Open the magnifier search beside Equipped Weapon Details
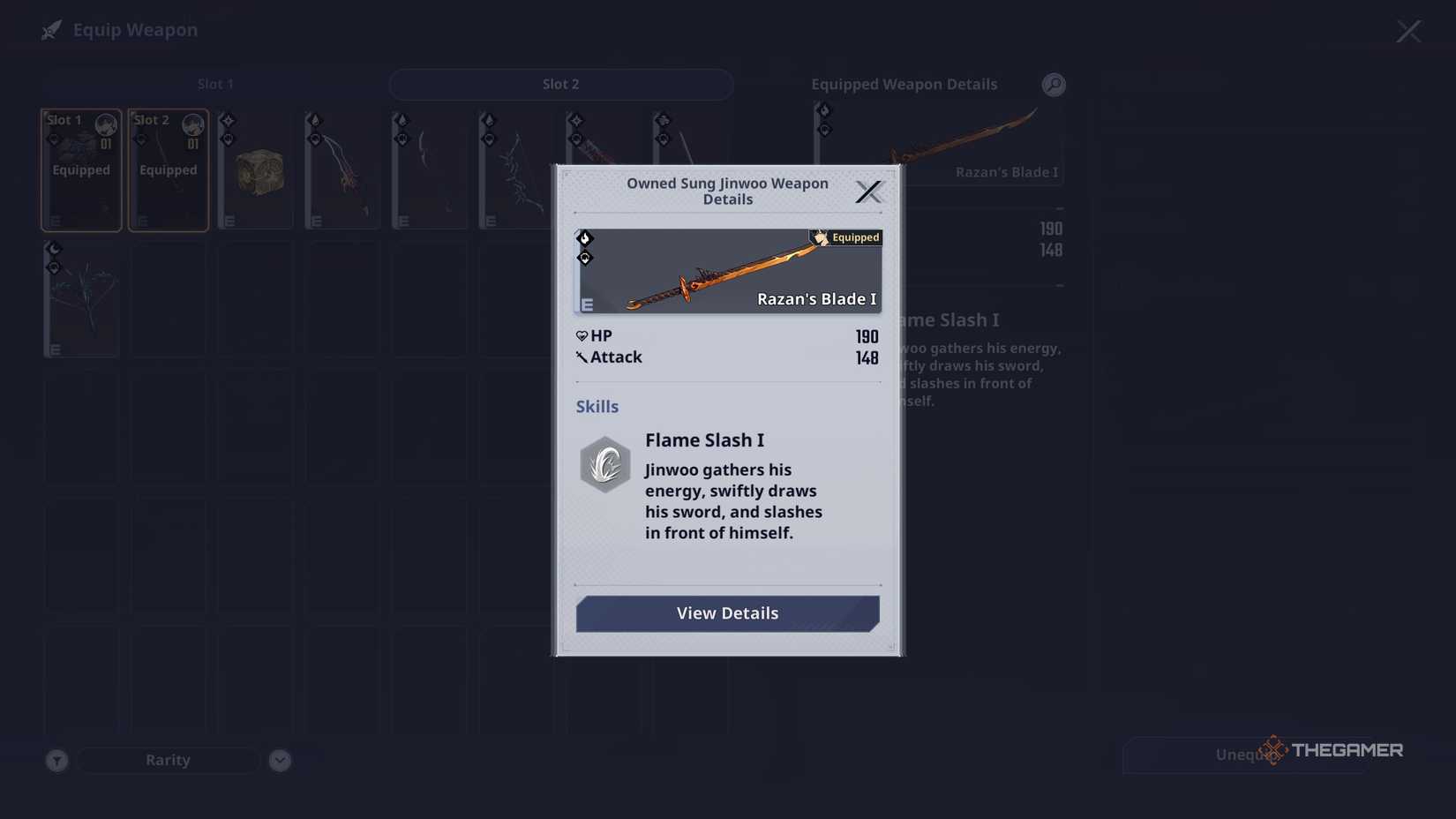 1053,84
